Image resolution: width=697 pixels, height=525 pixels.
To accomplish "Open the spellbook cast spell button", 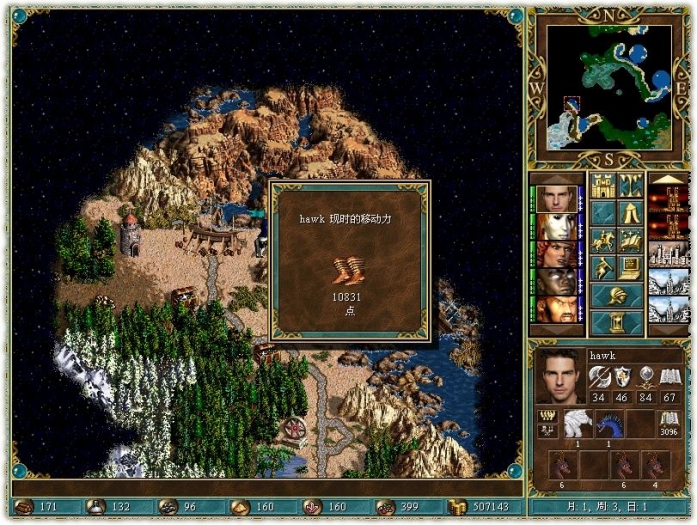I will coord(630,240).
